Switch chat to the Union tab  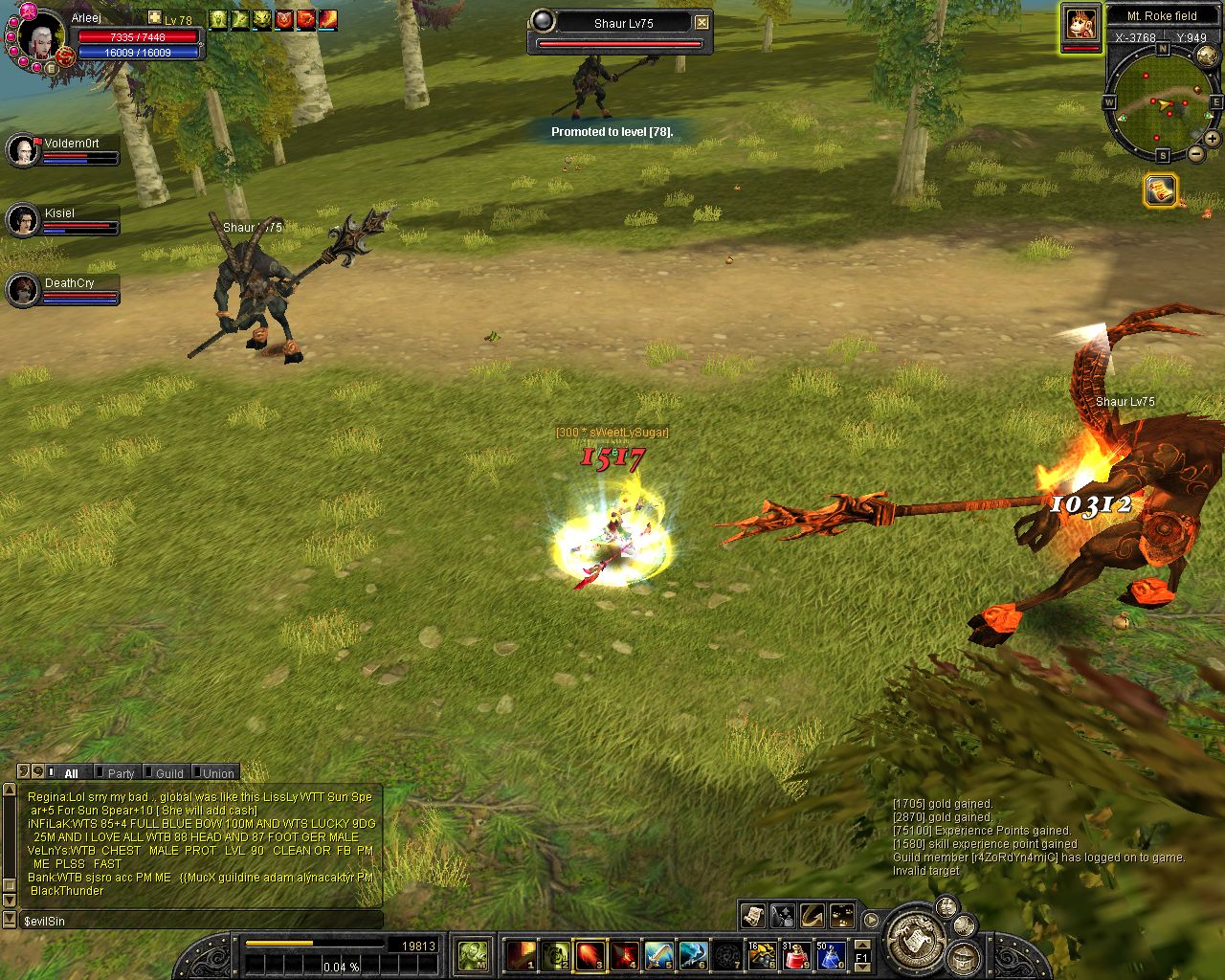tap(217, 773)
